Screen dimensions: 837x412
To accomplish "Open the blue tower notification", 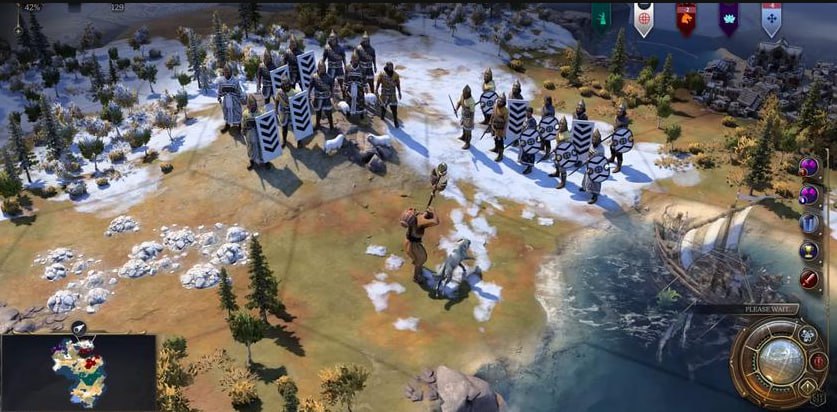I will (x=809, y=222).
